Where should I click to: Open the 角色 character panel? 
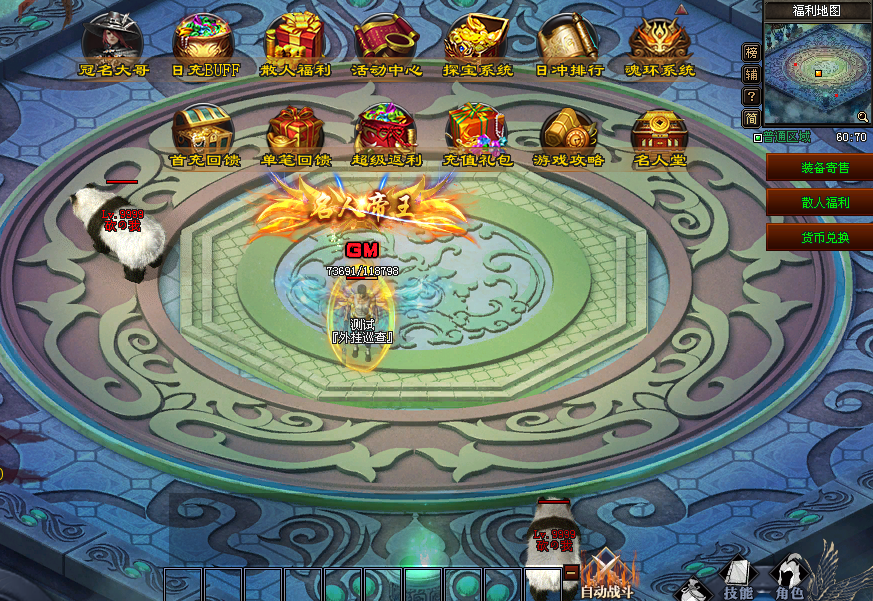790,578
